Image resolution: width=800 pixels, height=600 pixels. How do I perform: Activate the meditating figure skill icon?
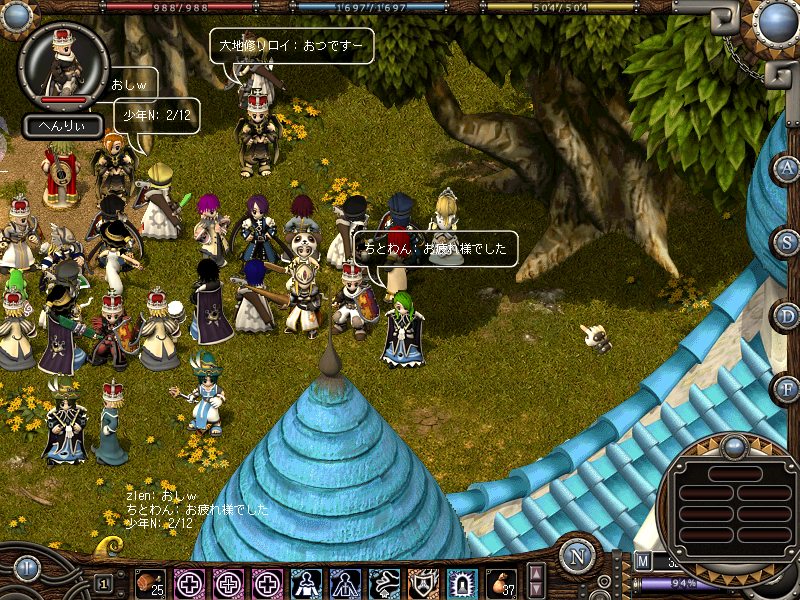click(x=306, y=583)
